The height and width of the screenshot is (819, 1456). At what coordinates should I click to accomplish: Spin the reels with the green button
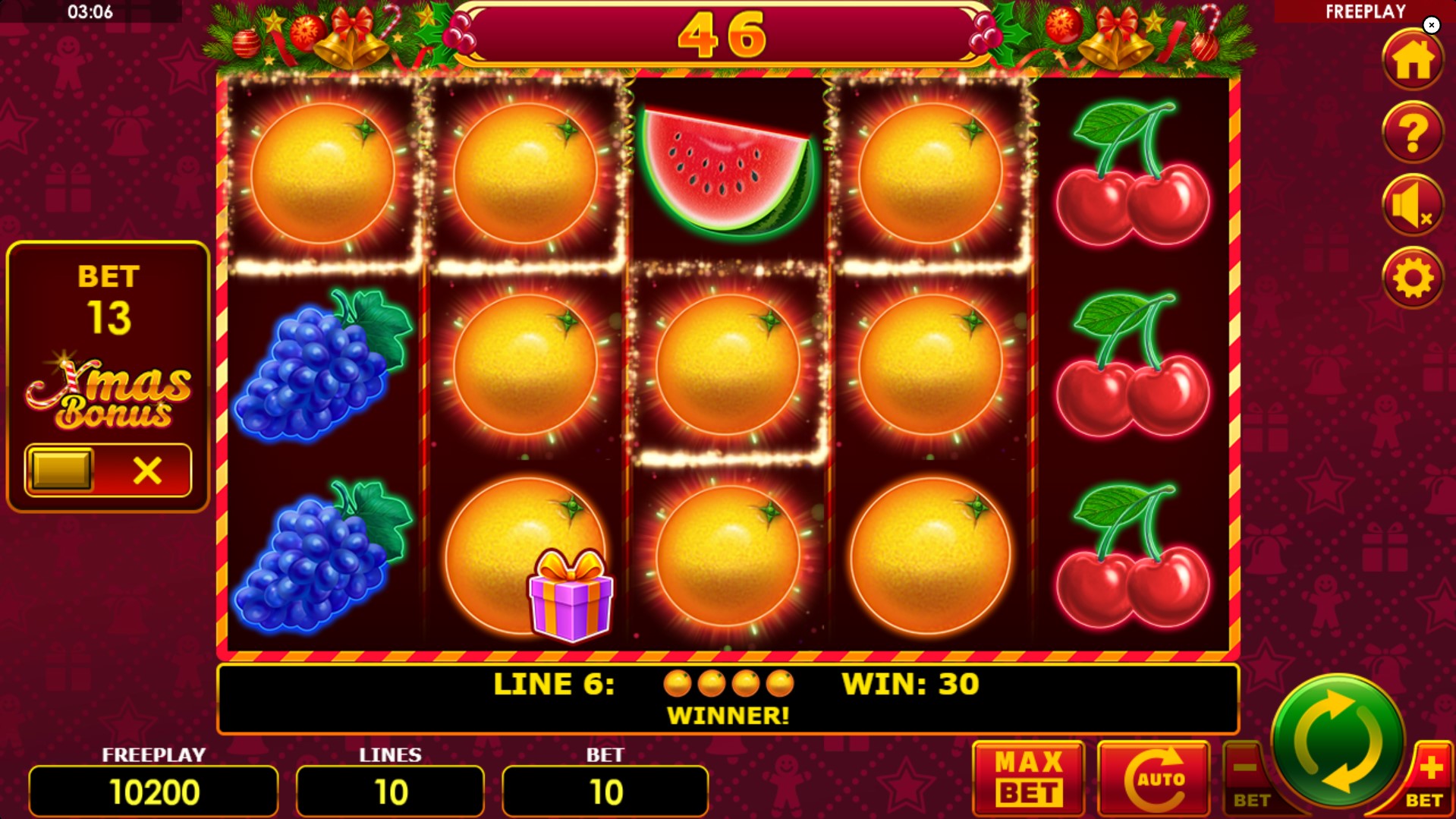(1337, 743)
